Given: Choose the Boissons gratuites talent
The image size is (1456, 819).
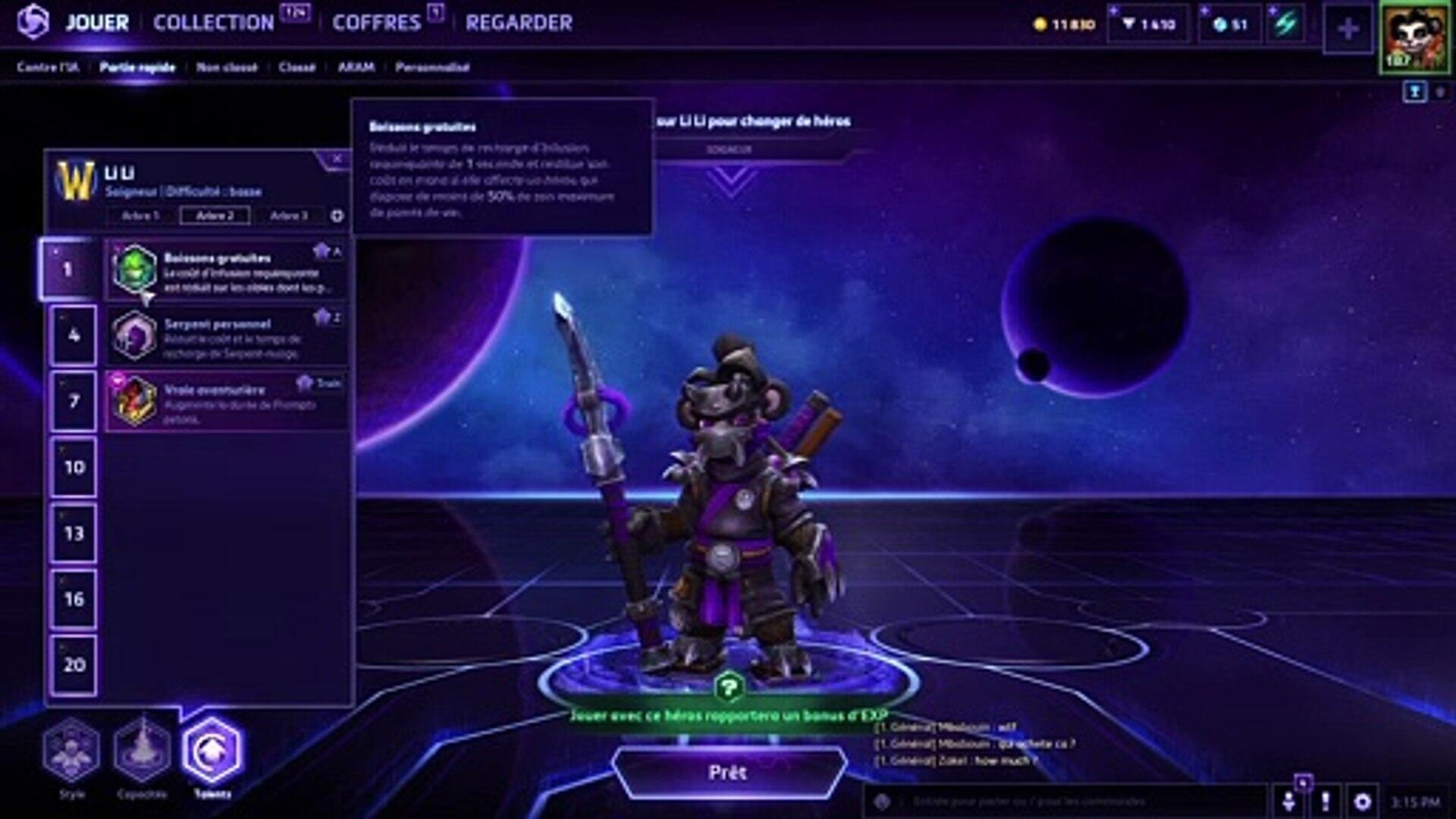Looking at the screenshot, I should [227, 271].
